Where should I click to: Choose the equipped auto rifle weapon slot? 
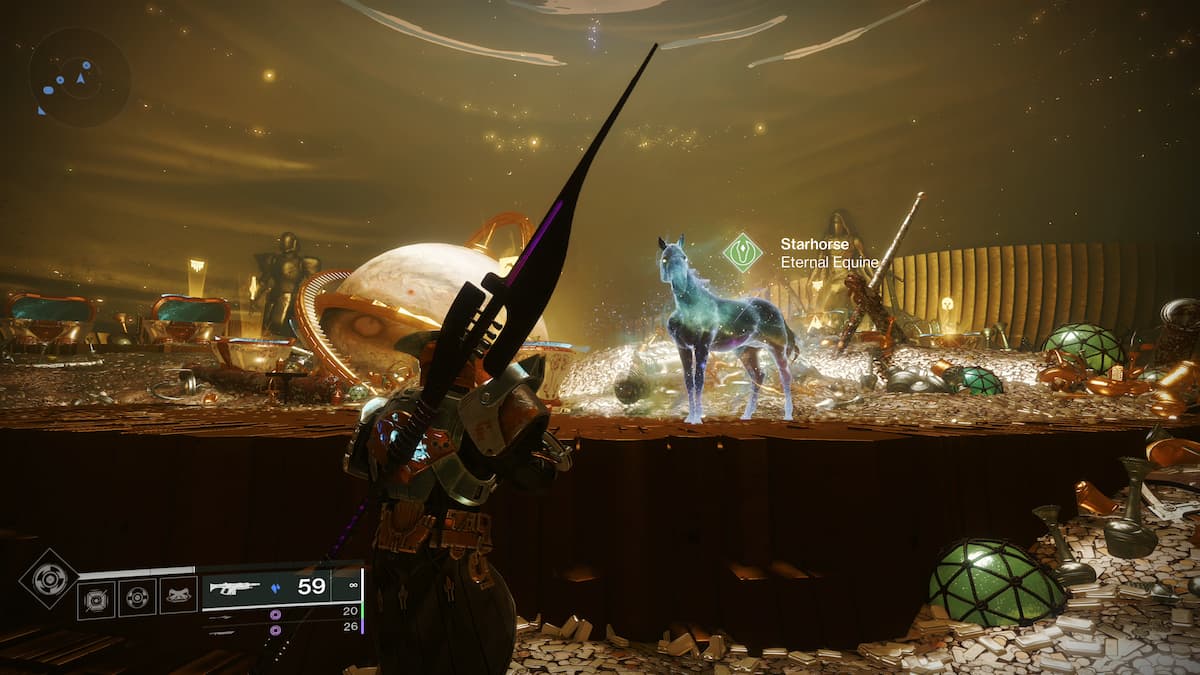281,588
